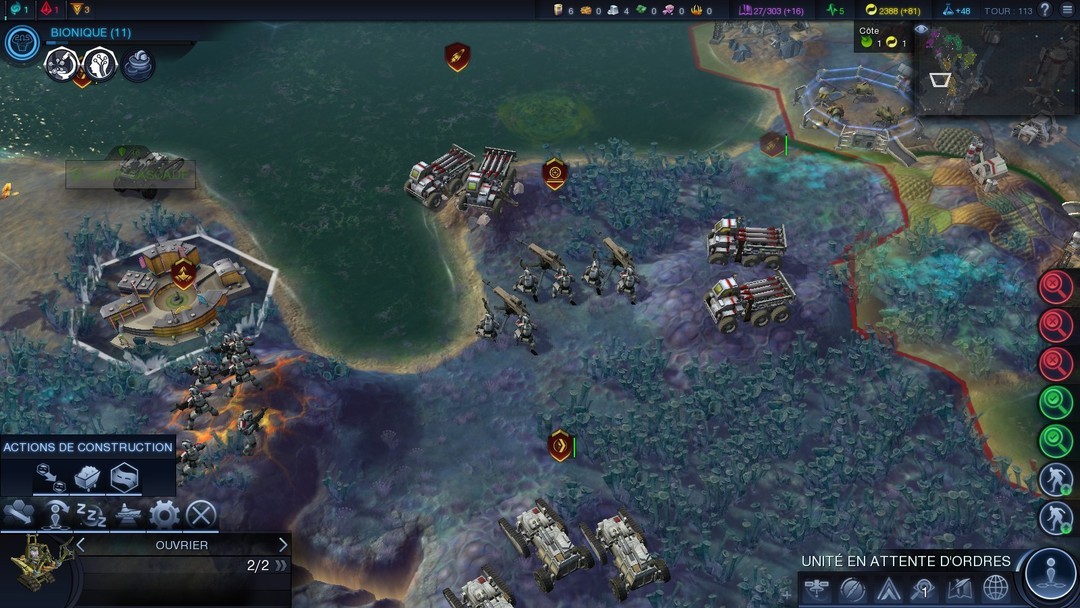
Task: Open the Bionique research tech web
Action: coord(21,42)
